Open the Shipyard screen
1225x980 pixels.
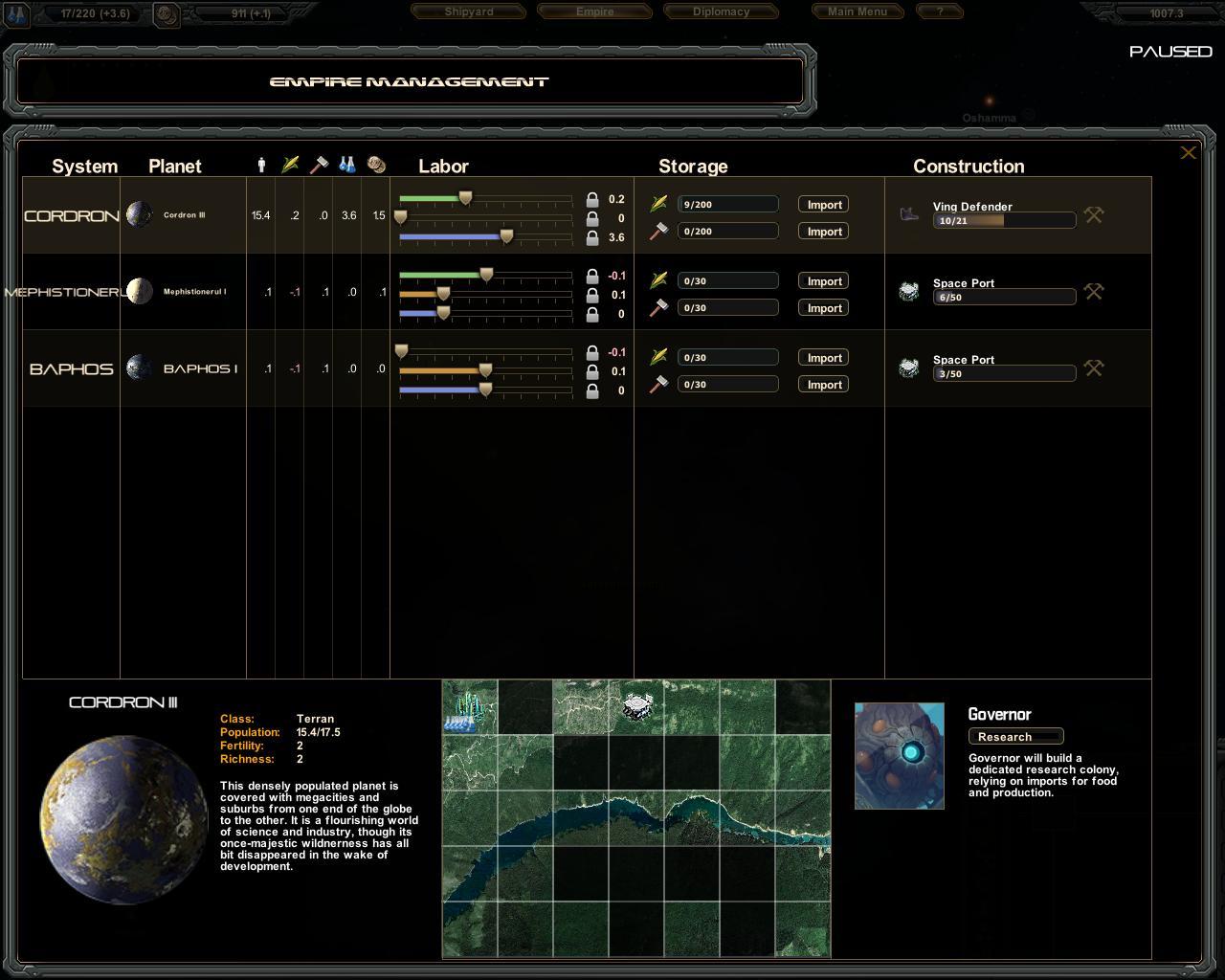(469, 11)
